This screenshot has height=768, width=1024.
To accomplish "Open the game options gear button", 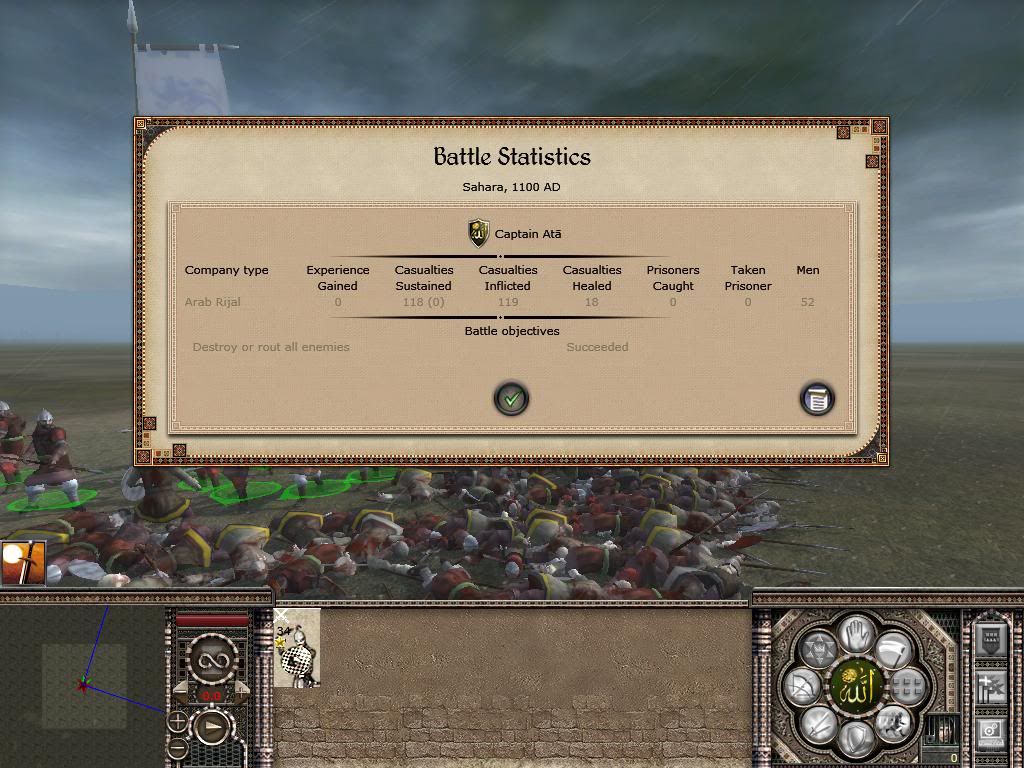I will 991,731.
